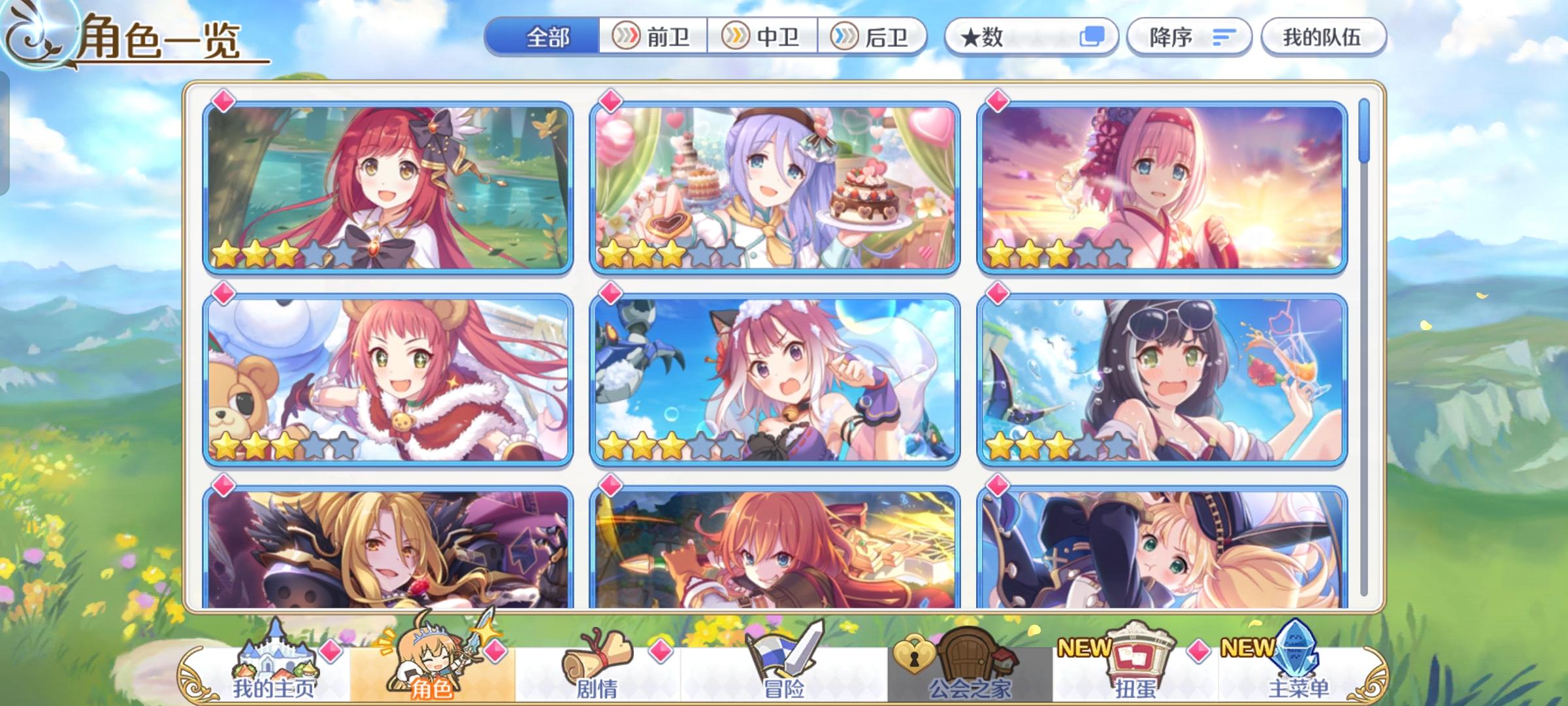Toggle 降序 descending sort order
1568x706 pixels.
[1189, 37]
